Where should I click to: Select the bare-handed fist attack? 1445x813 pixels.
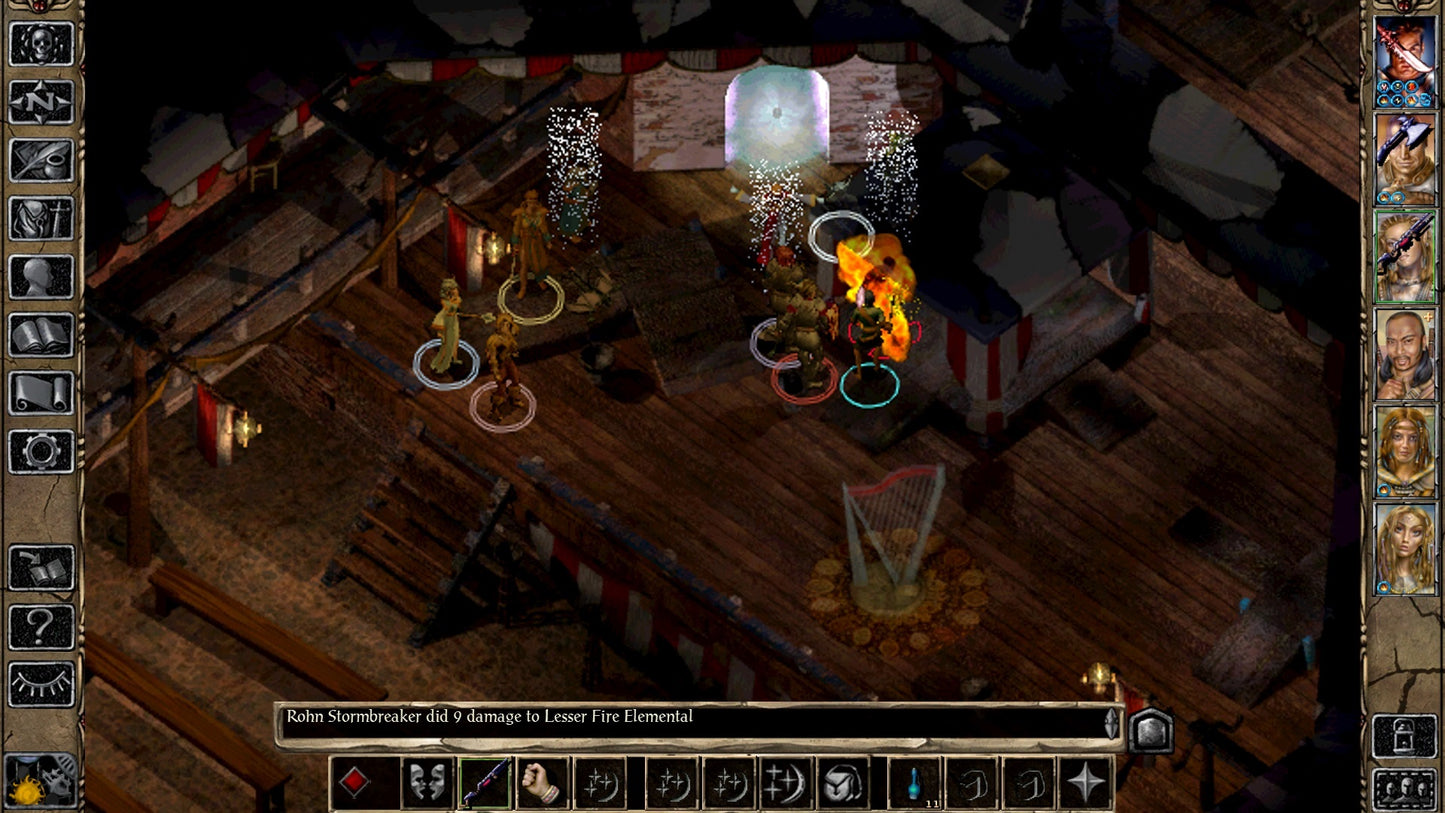[543, 784]
